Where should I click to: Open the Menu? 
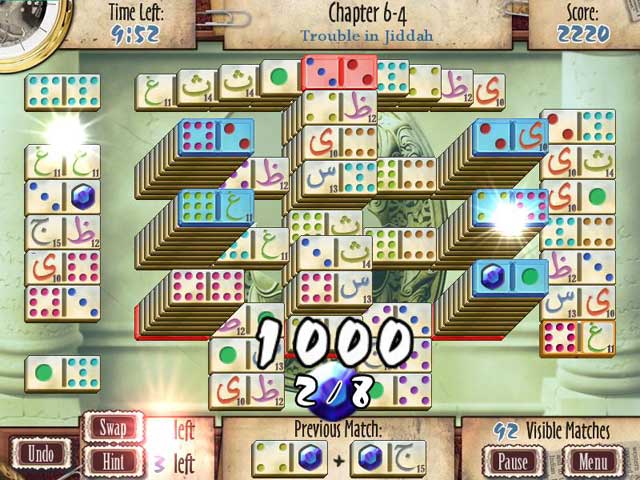point(594,462)
